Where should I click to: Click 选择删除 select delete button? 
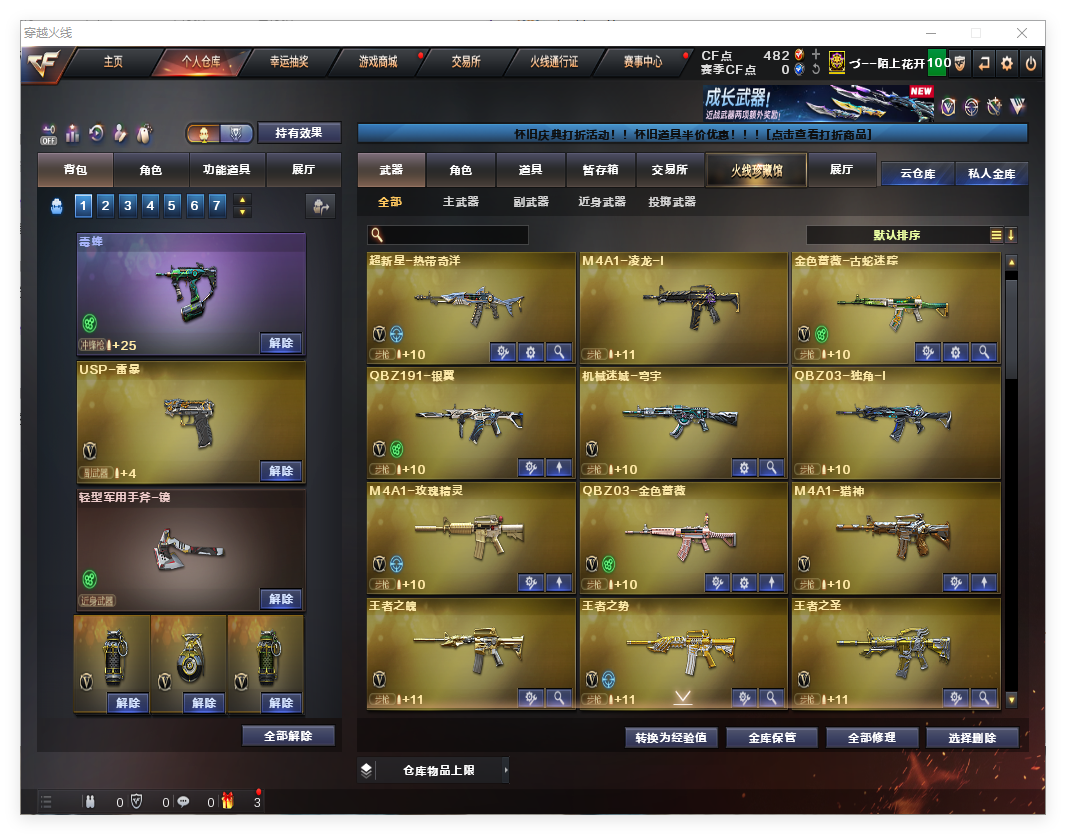pos(972,738)
